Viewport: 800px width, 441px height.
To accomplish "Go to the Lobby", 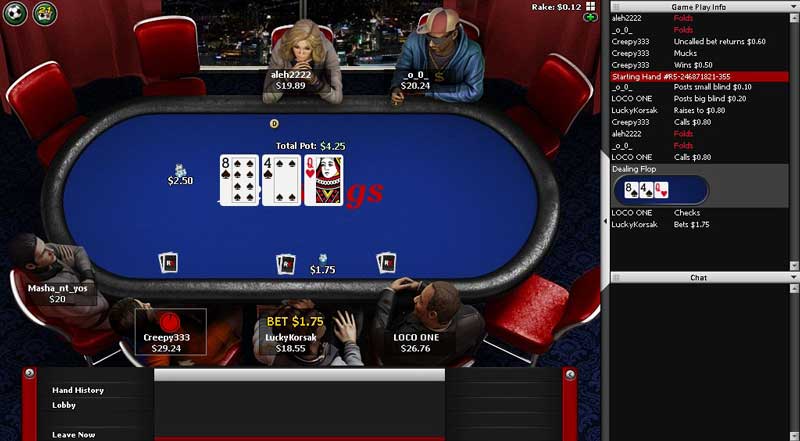I will click(65, 405).
